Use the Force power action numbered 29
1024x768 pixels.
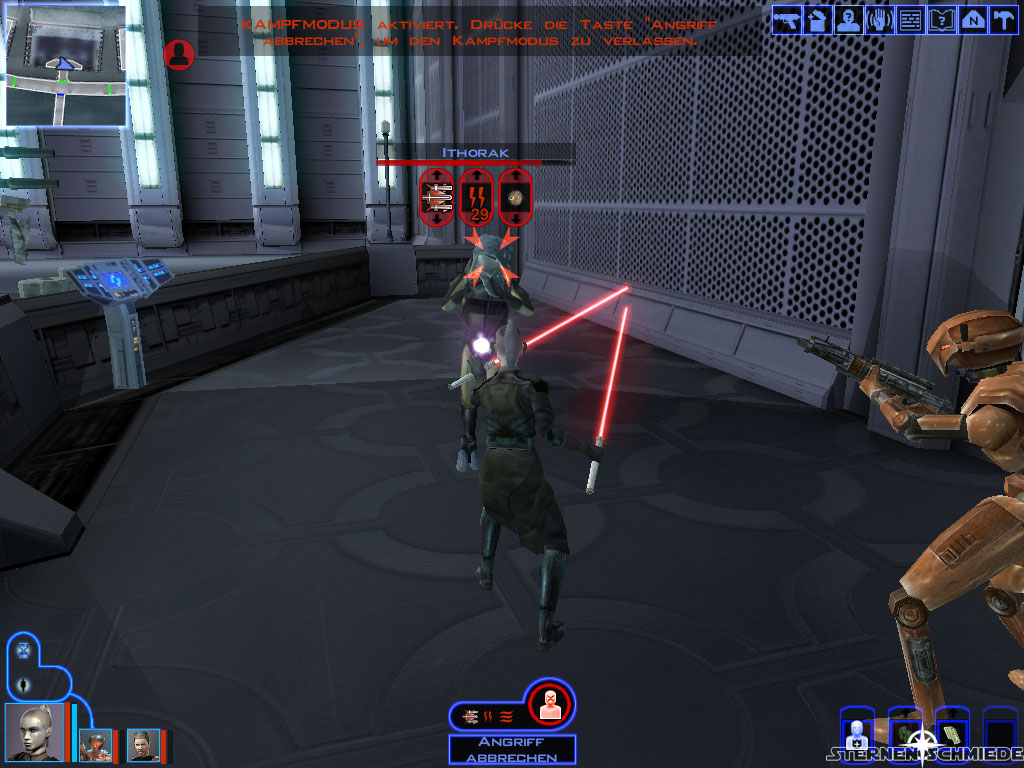pos(477,197)
